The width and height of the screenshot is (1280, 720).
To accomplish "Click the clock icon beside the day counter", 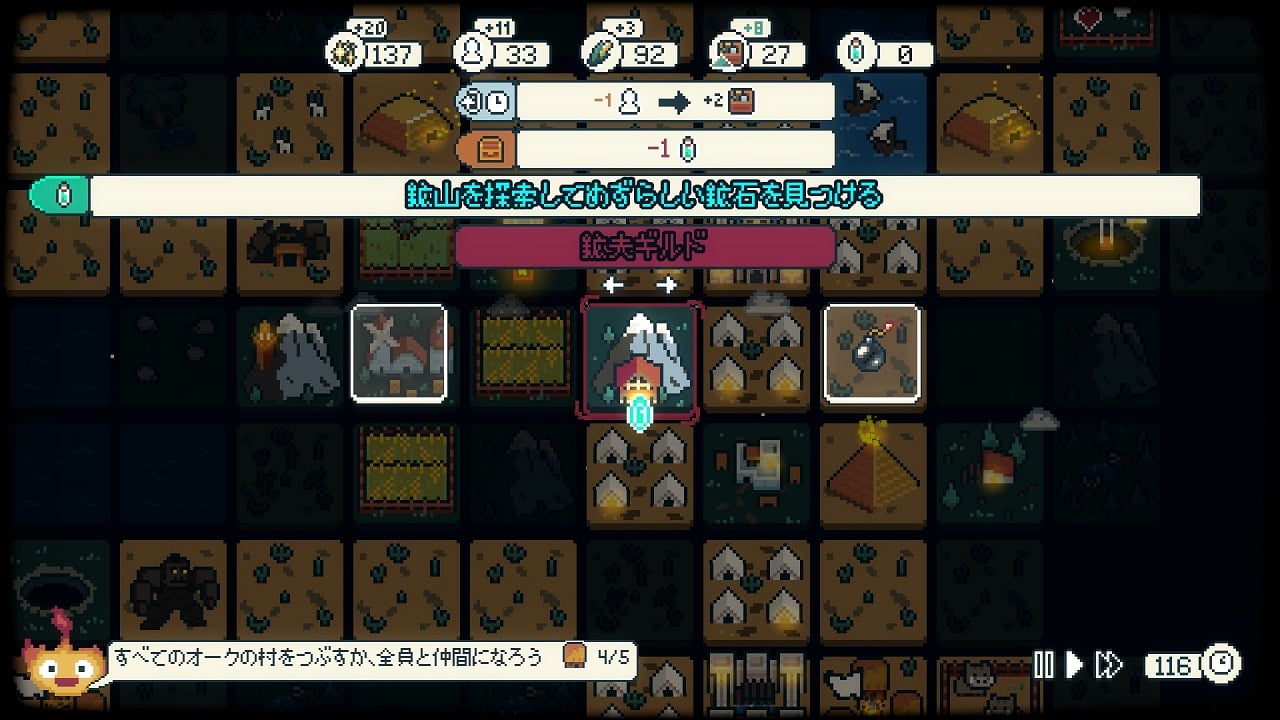I will click(x=1222, y=663).
